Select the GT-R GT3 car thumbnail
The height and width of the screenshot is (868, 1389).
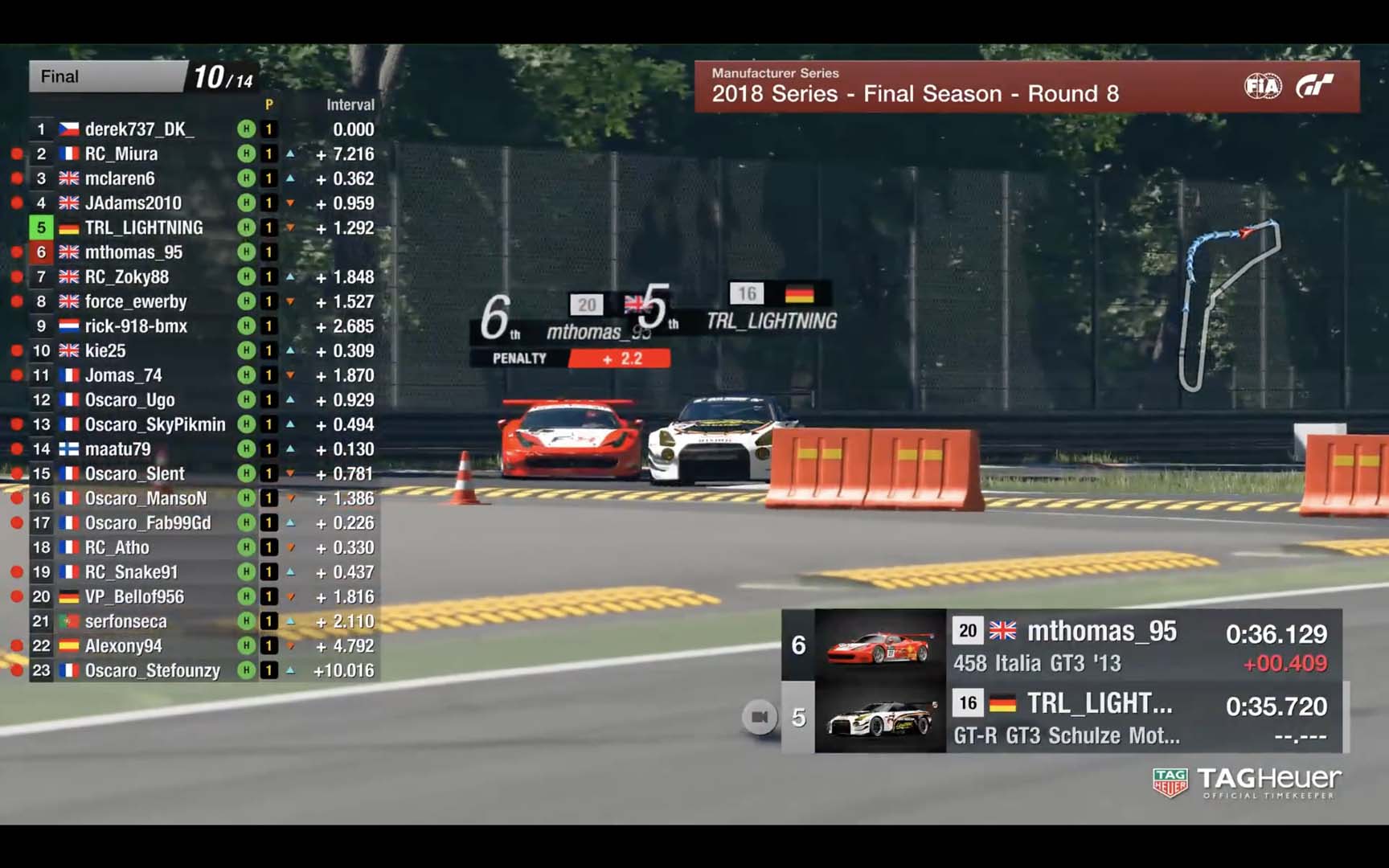pos(880,719)
